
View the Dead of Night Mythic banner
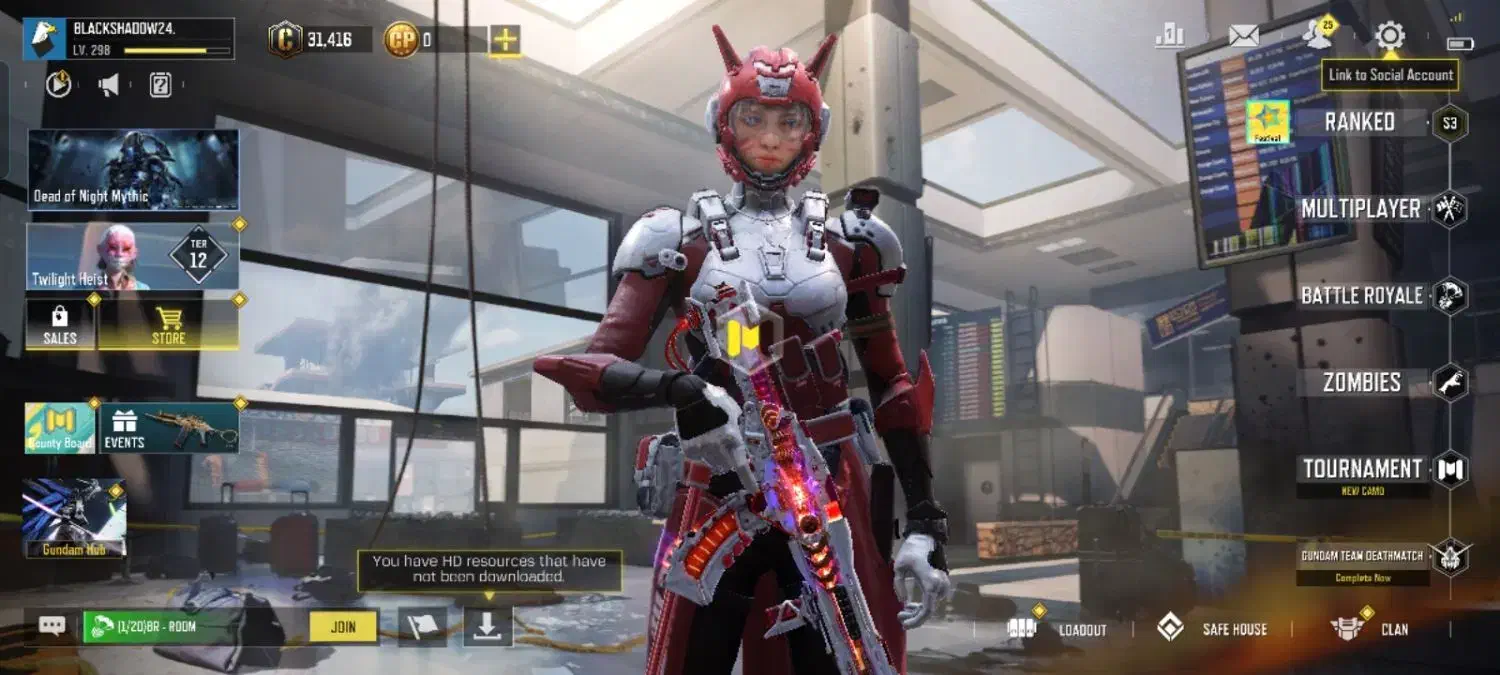pos(133,169)
